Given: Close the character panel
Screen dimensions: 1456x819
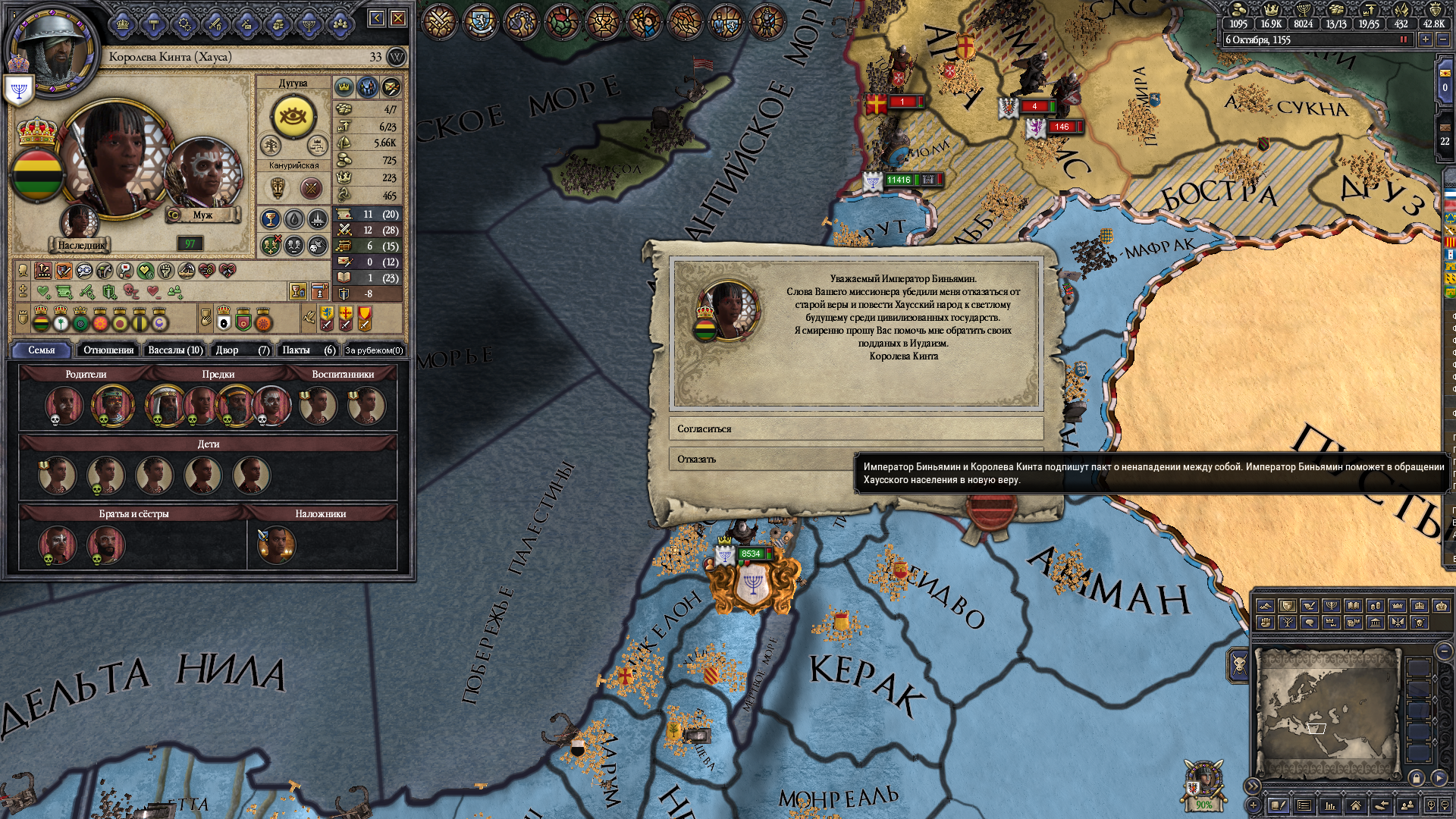Looking at the screenshot, I should point(398,18).
